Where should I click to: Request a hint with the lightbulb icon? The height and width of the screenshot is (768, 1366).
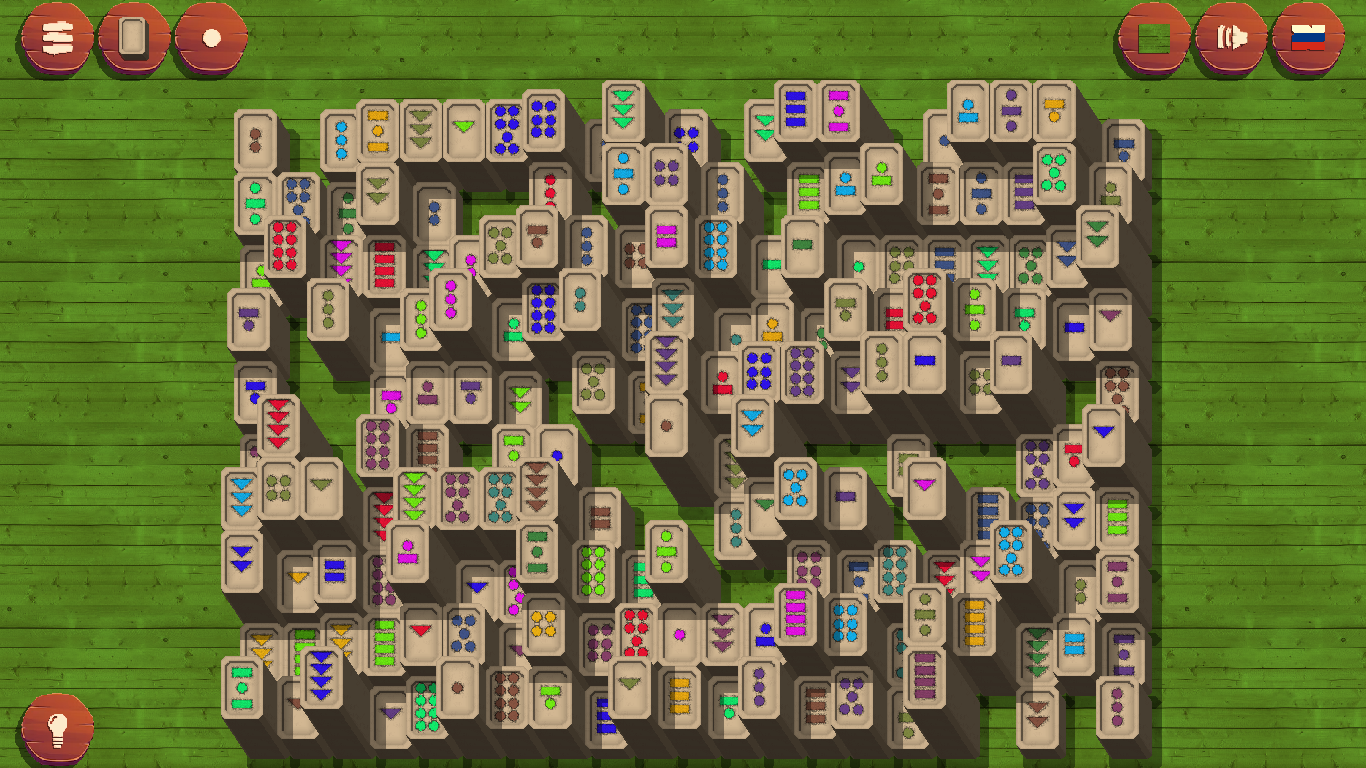pos(57,729)
